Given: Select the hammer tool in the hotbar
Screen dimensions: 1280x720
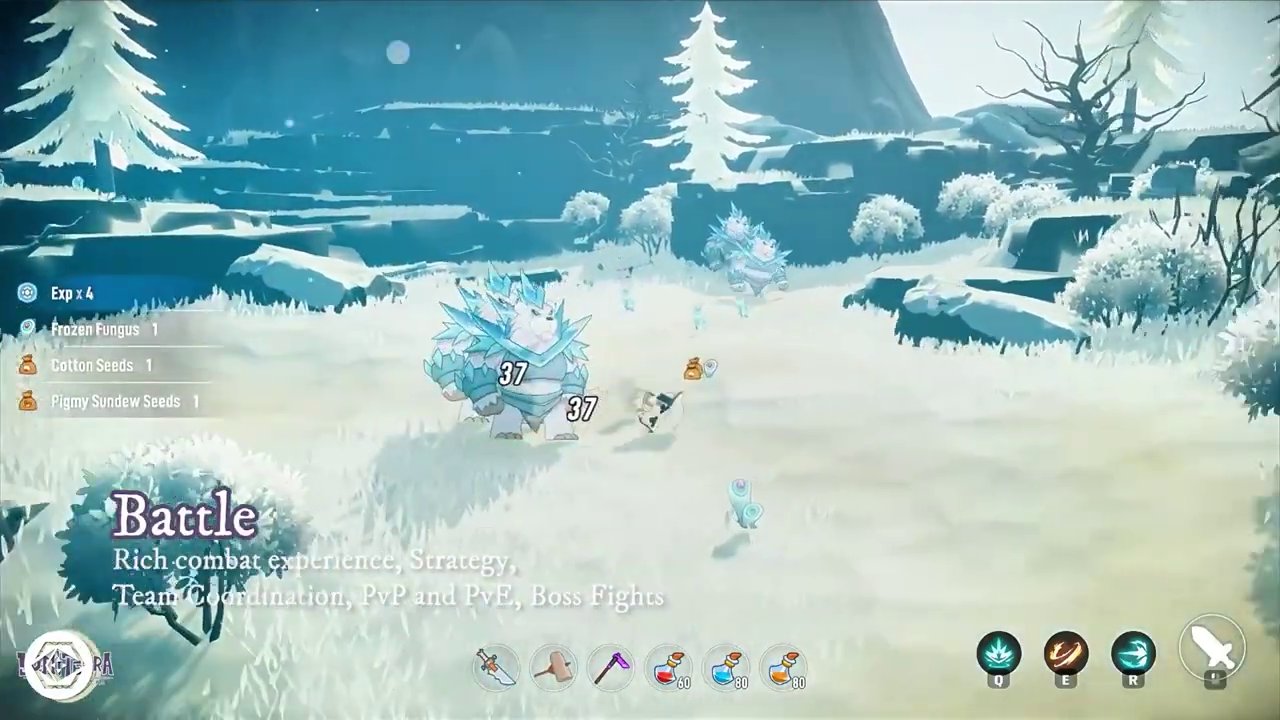Looking at the screenshot, I should tap(554, 669).
